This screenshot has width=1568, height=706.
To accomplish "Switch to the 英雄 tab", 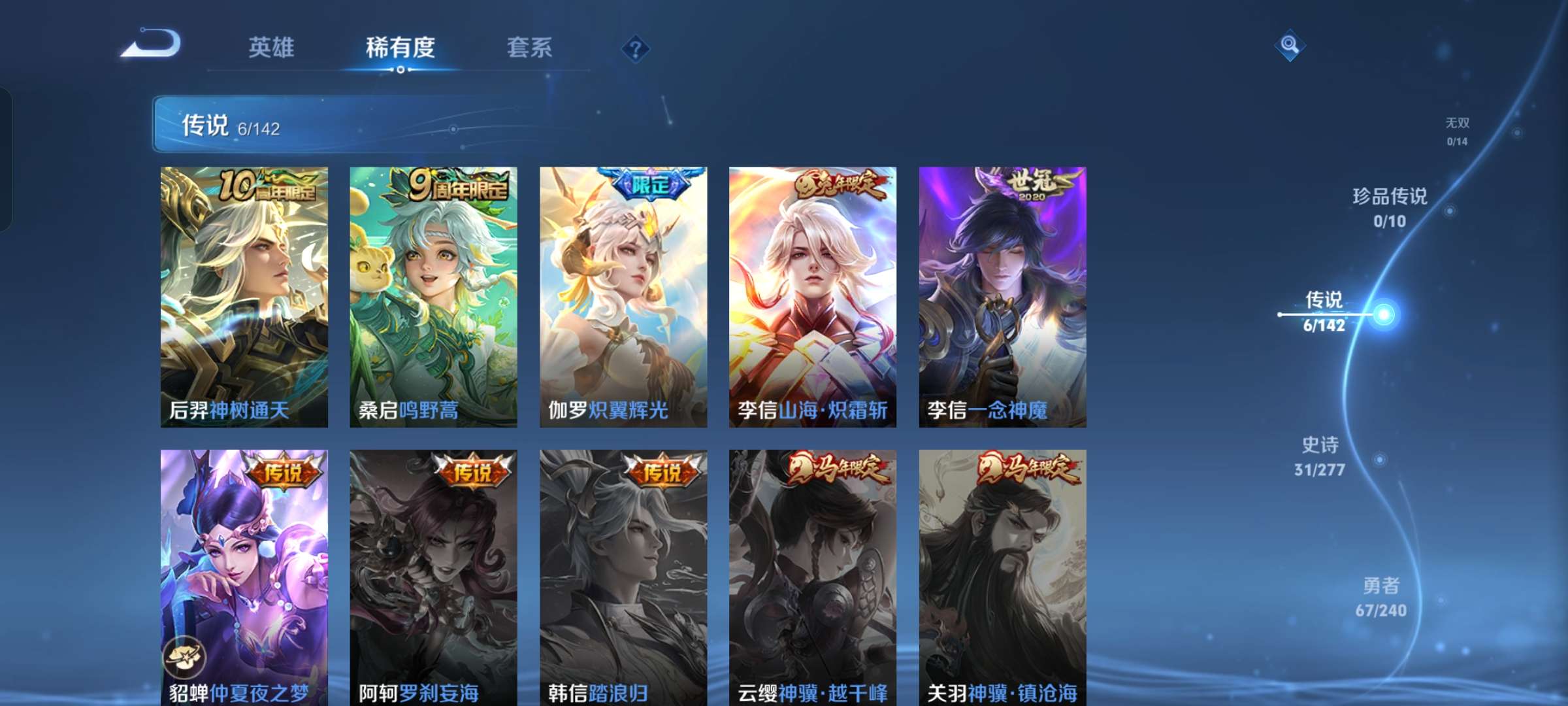I will click(x=271, y=48).
